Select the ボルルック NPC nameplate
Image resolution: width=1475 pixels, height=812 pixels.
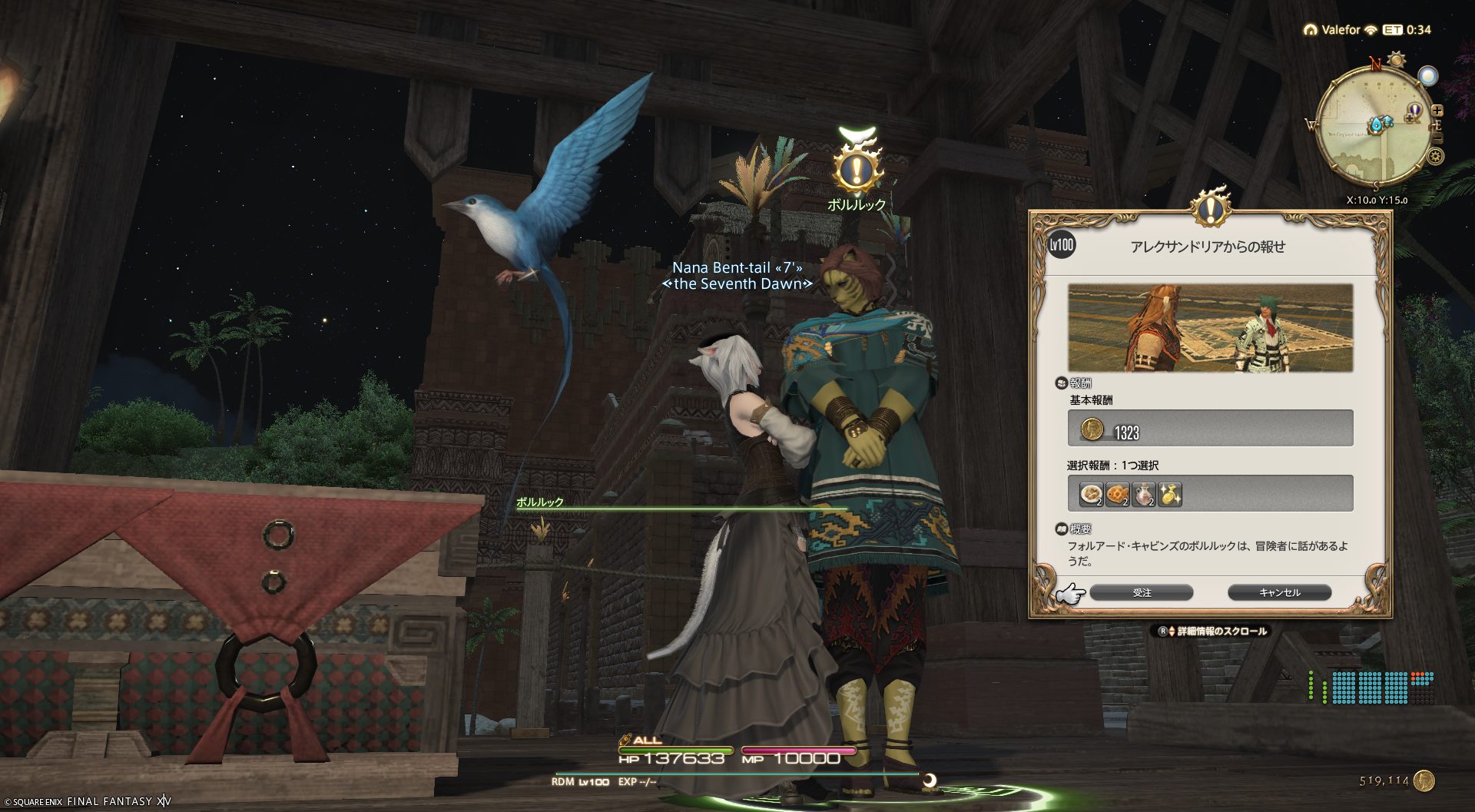click(857, 204)
